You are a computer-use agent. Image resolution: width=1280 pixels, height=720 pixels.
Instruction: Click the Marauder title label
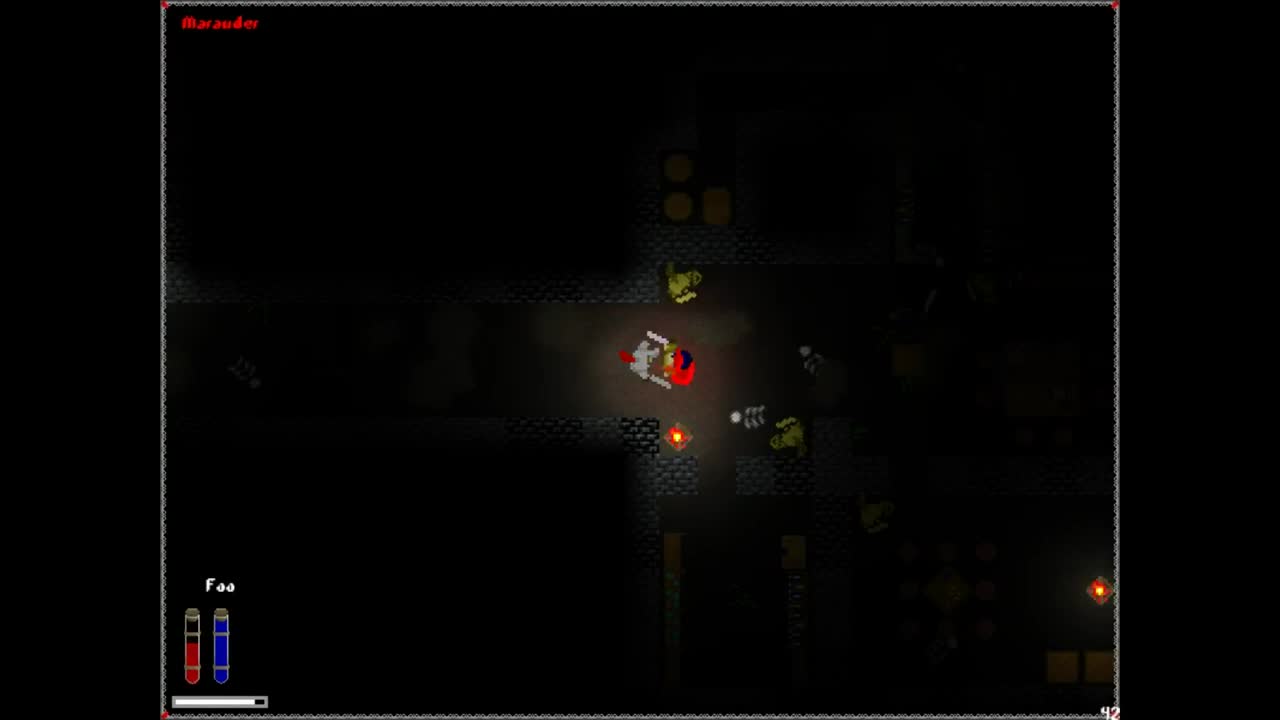(222, 23)
